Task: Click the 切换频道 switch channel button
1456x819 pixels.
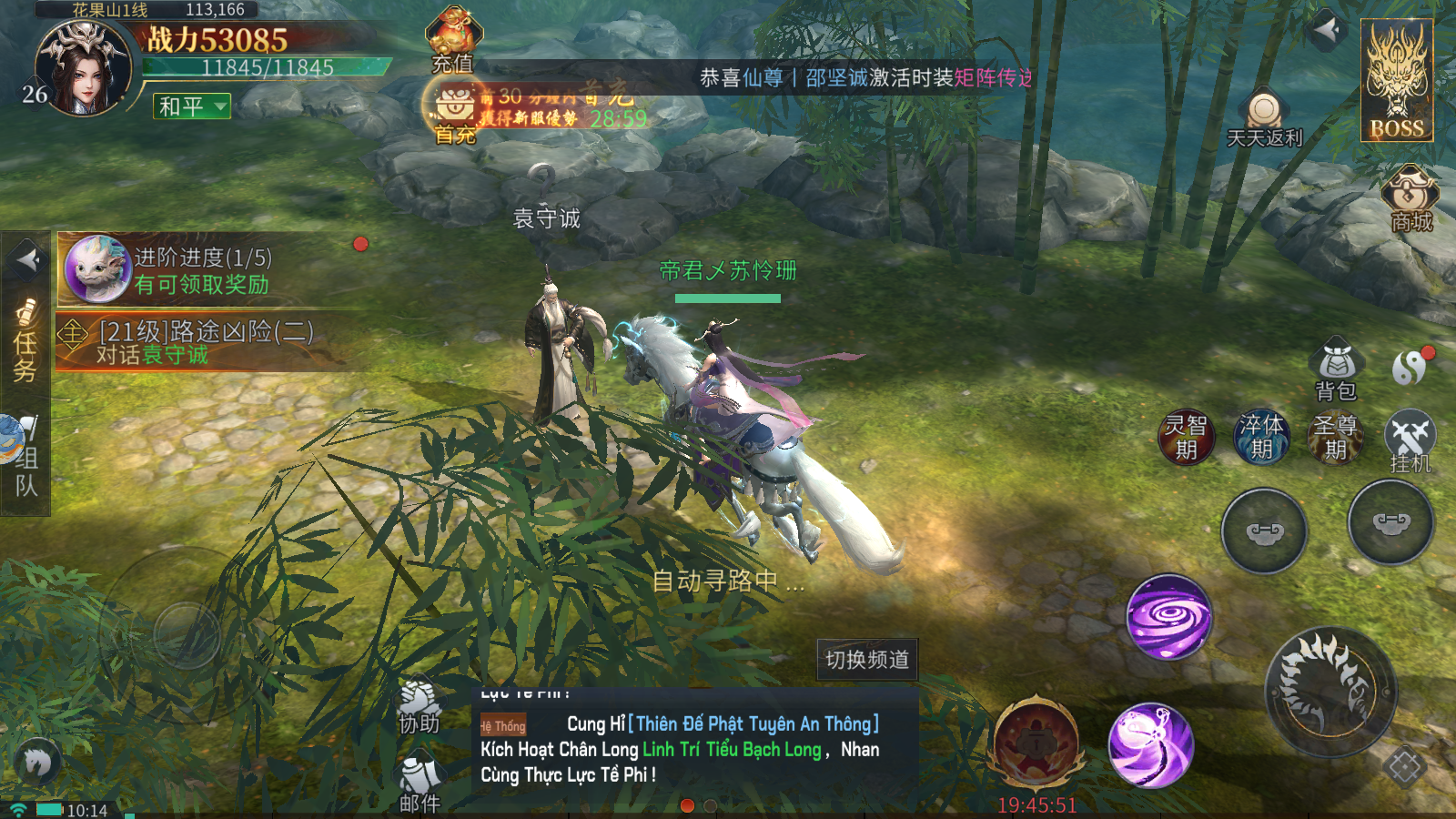Action: 866,659
